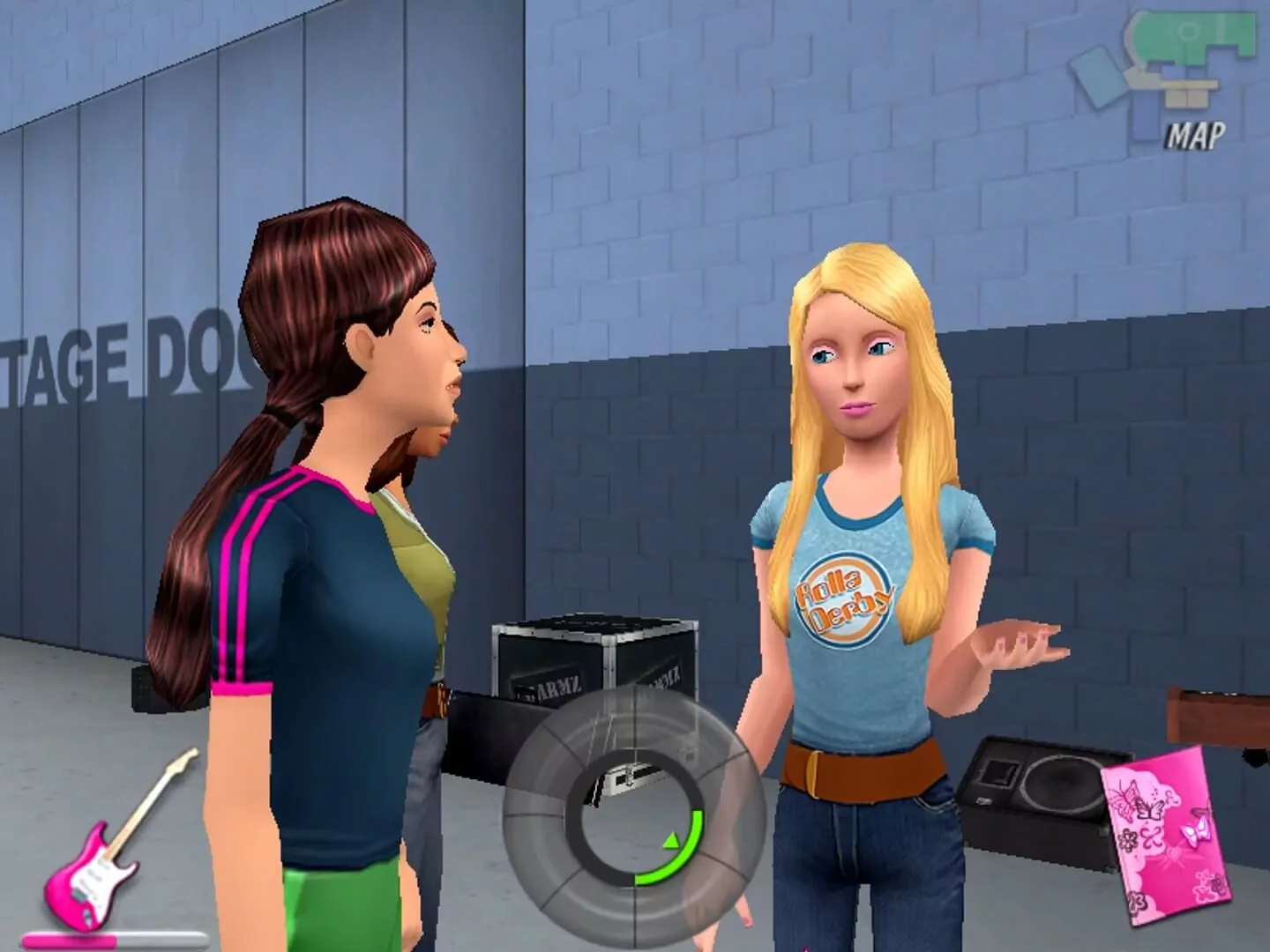Click the MAP text label

1197,134
